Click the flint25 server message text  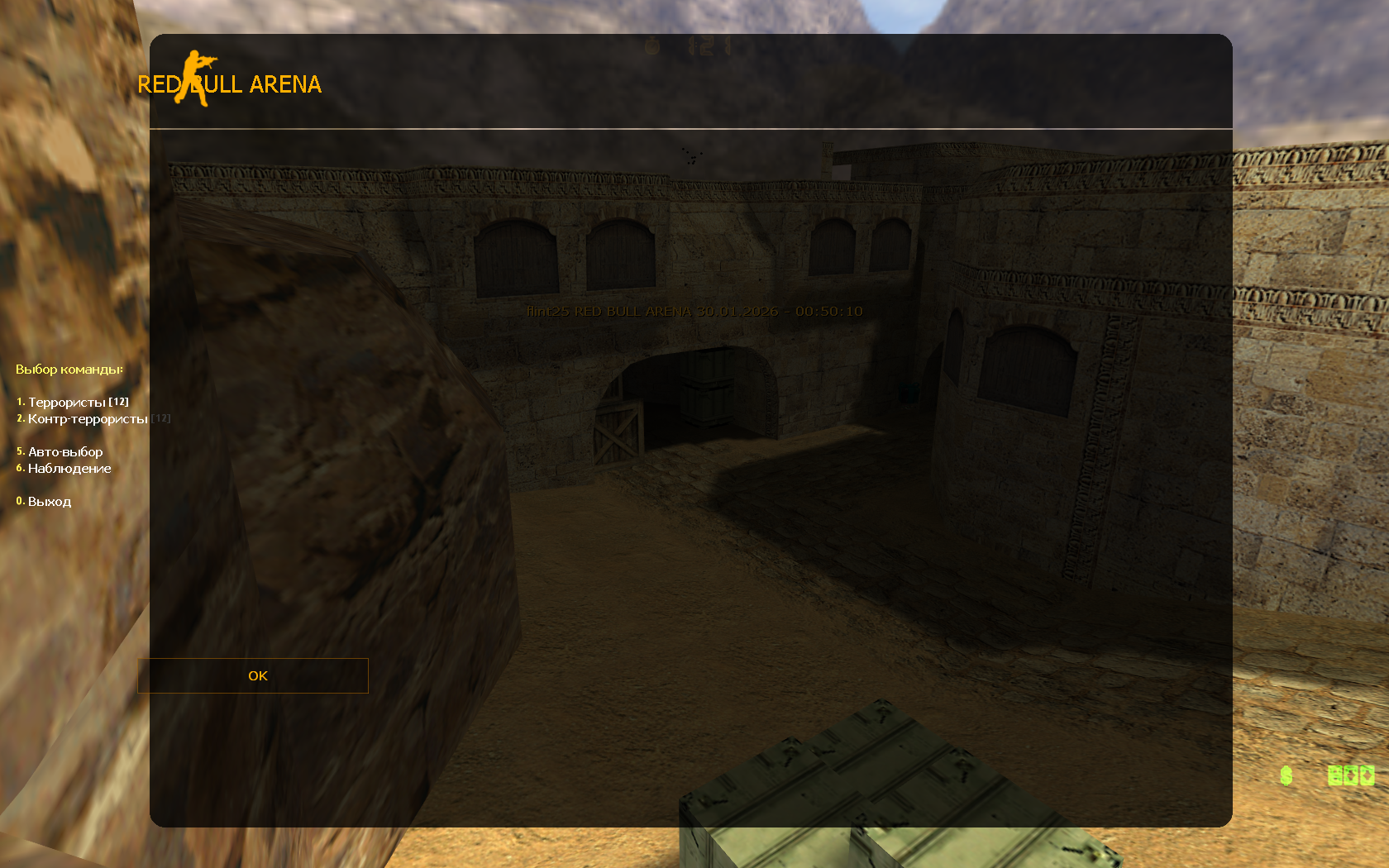point(694,311)
